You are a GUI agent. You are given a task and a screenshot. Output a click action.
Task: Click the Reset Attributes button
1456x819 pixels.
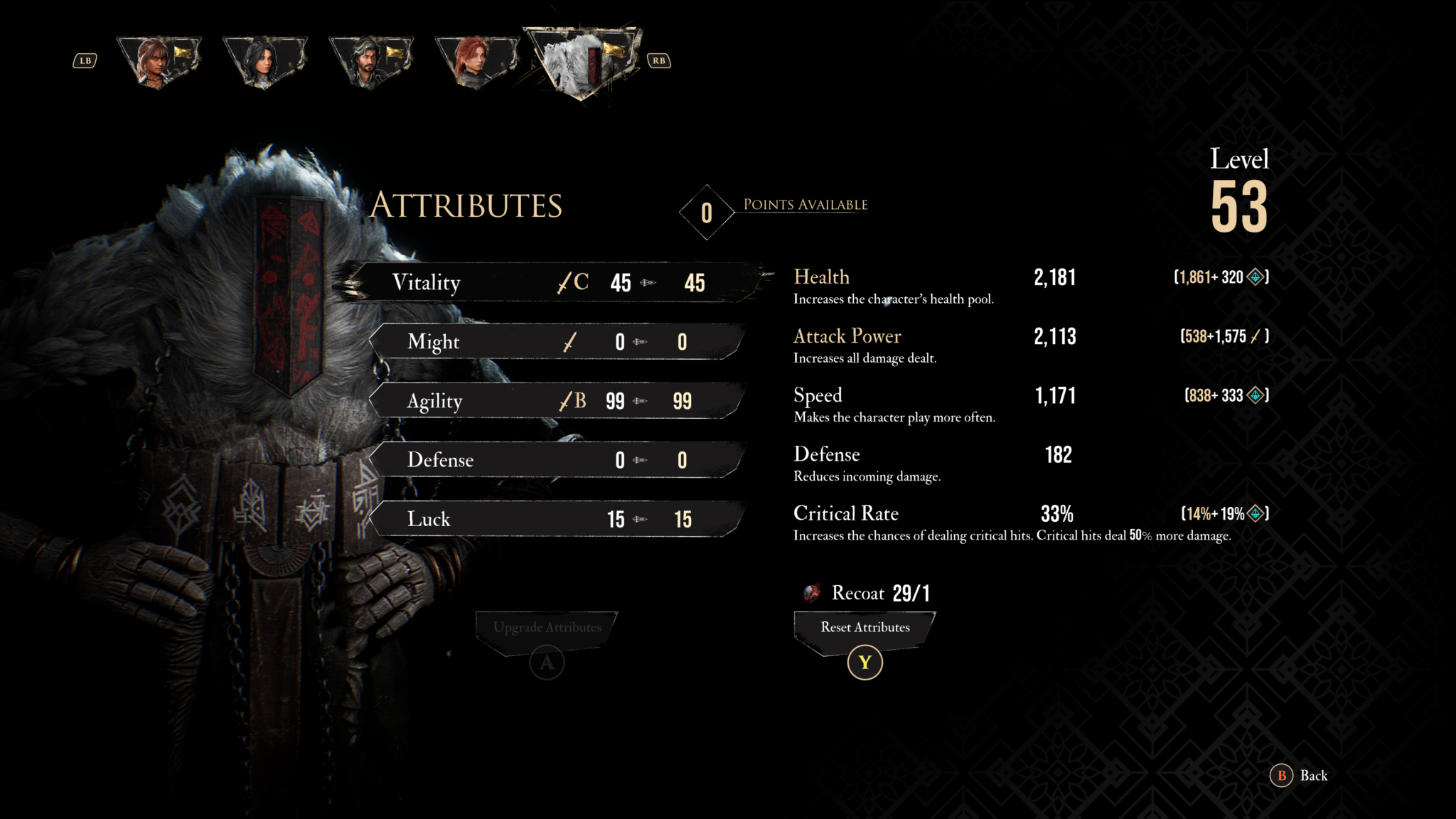pos(864,628)
